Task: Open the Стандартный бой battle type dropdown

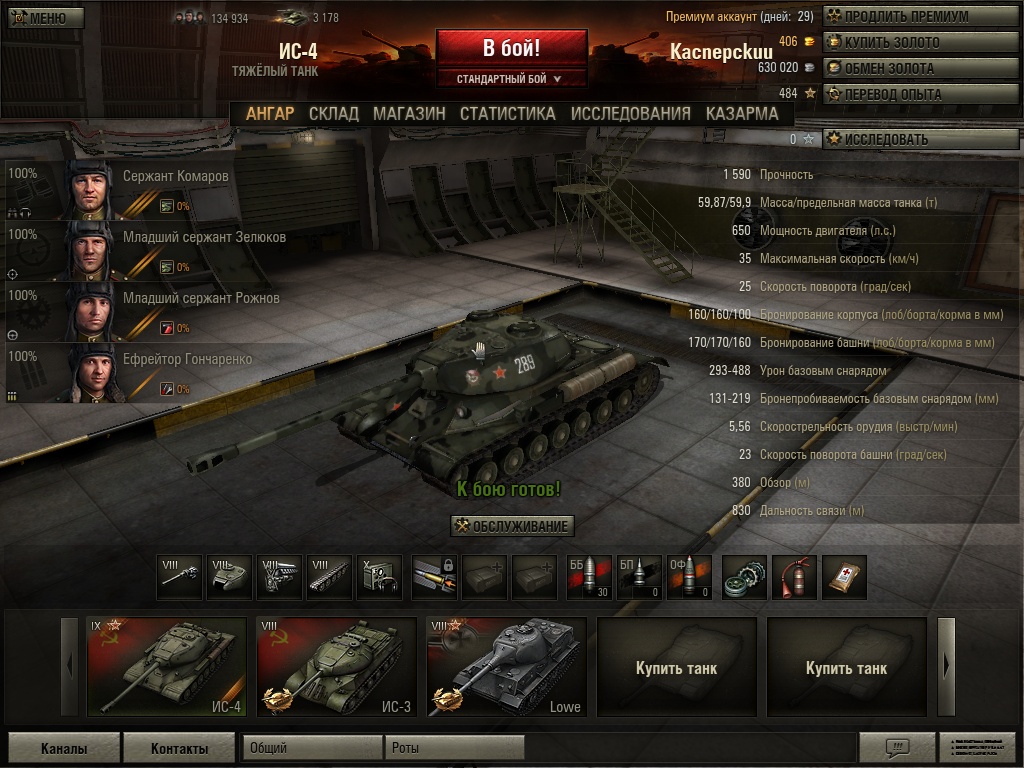Action: tap(510, 78)
